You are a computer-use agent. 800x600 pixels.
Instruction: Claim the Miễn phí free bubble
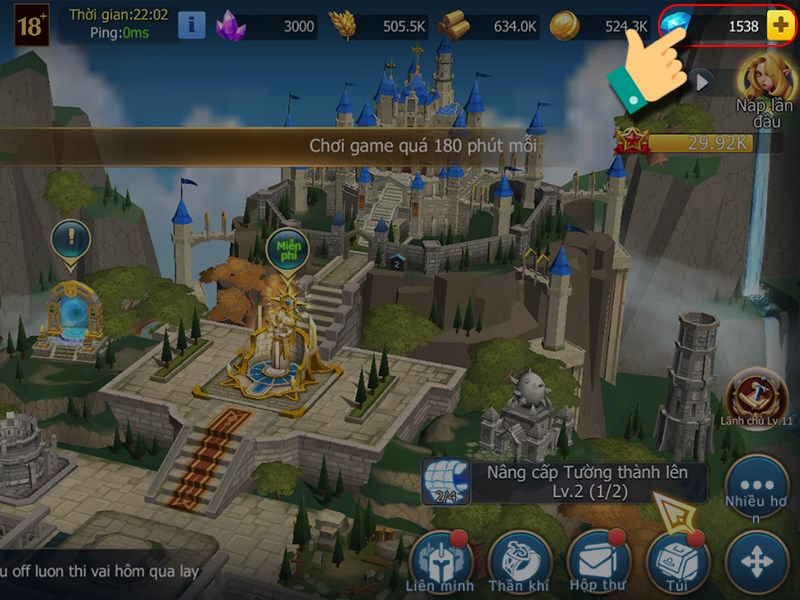click(287, 249)
